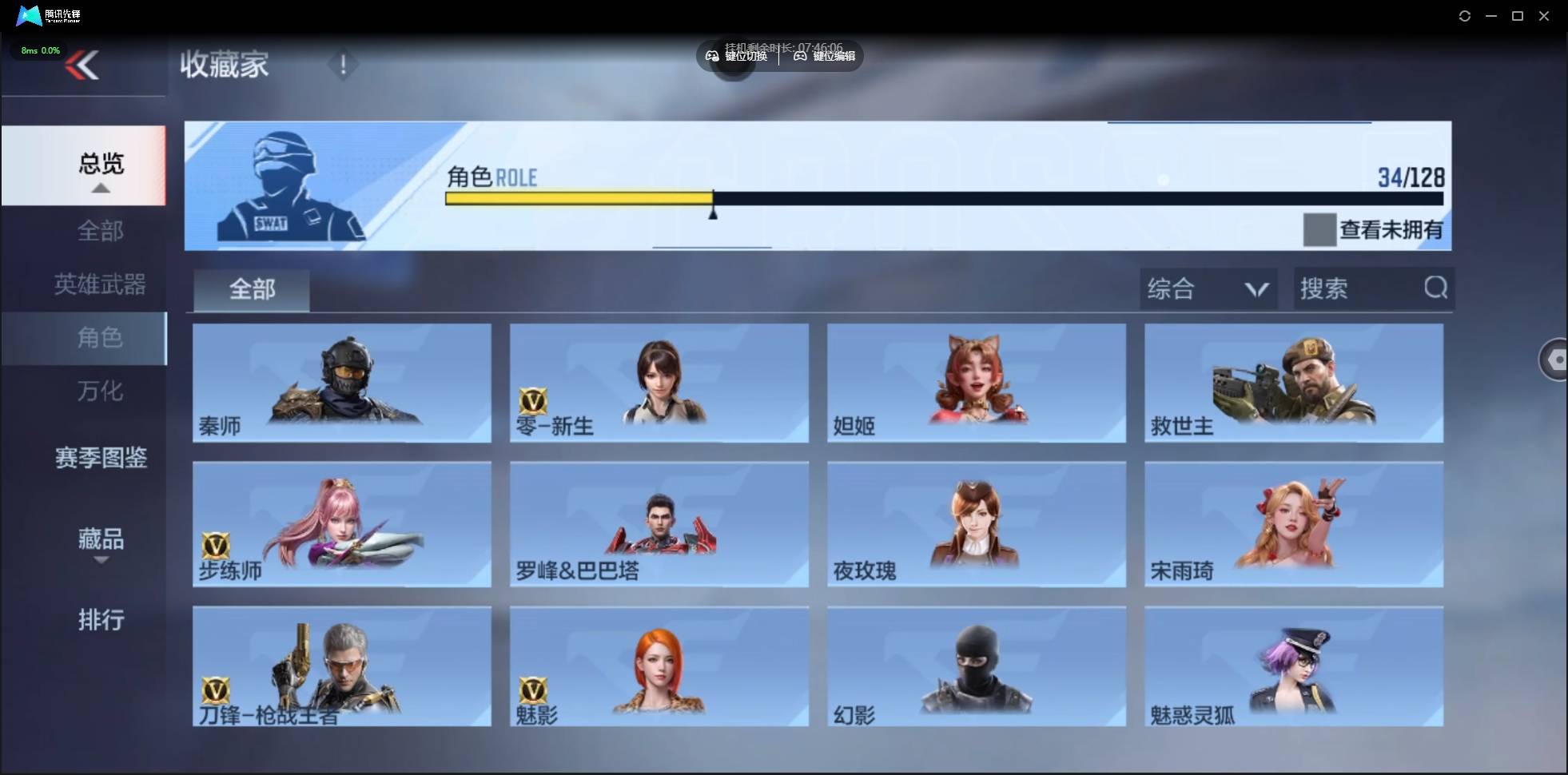Click the 8ms network ping indicator
This screenshot has height=775, width=1568.
click(39, 50)
